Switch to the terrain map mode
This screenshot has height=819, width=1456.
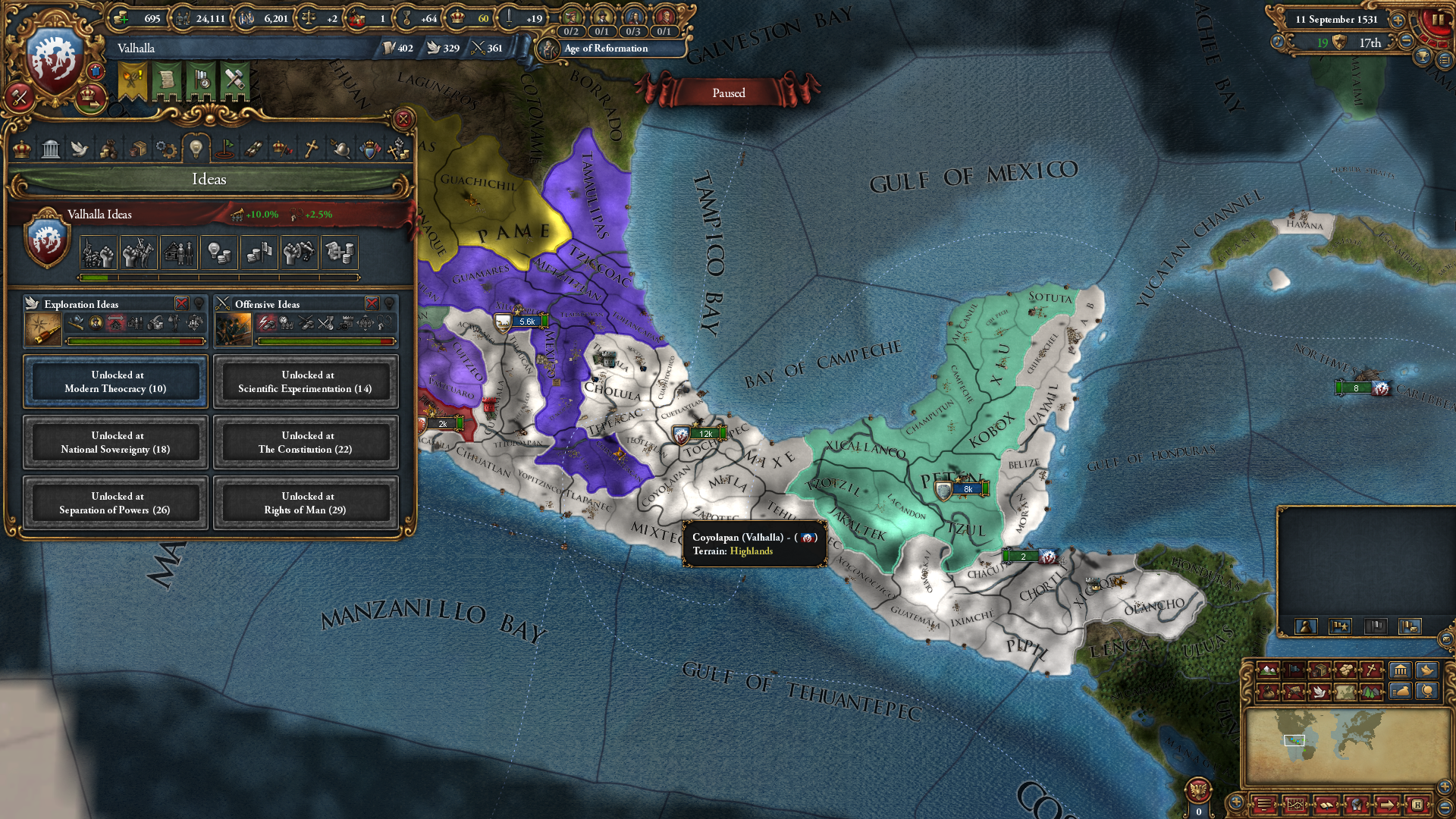1267,670
